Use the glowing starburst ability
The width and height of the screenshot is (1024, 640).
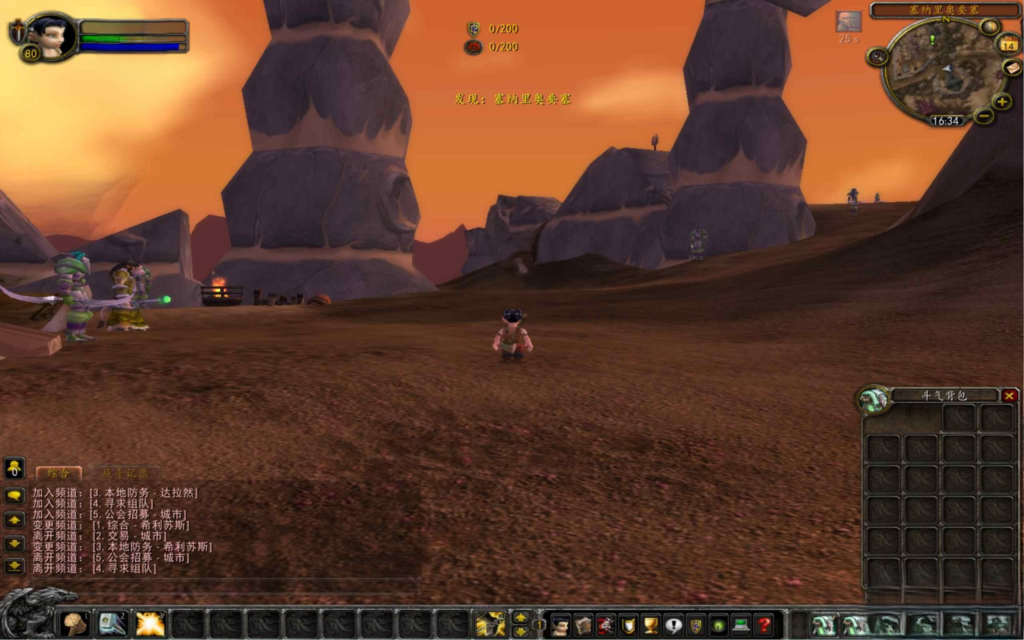(151, 624)
